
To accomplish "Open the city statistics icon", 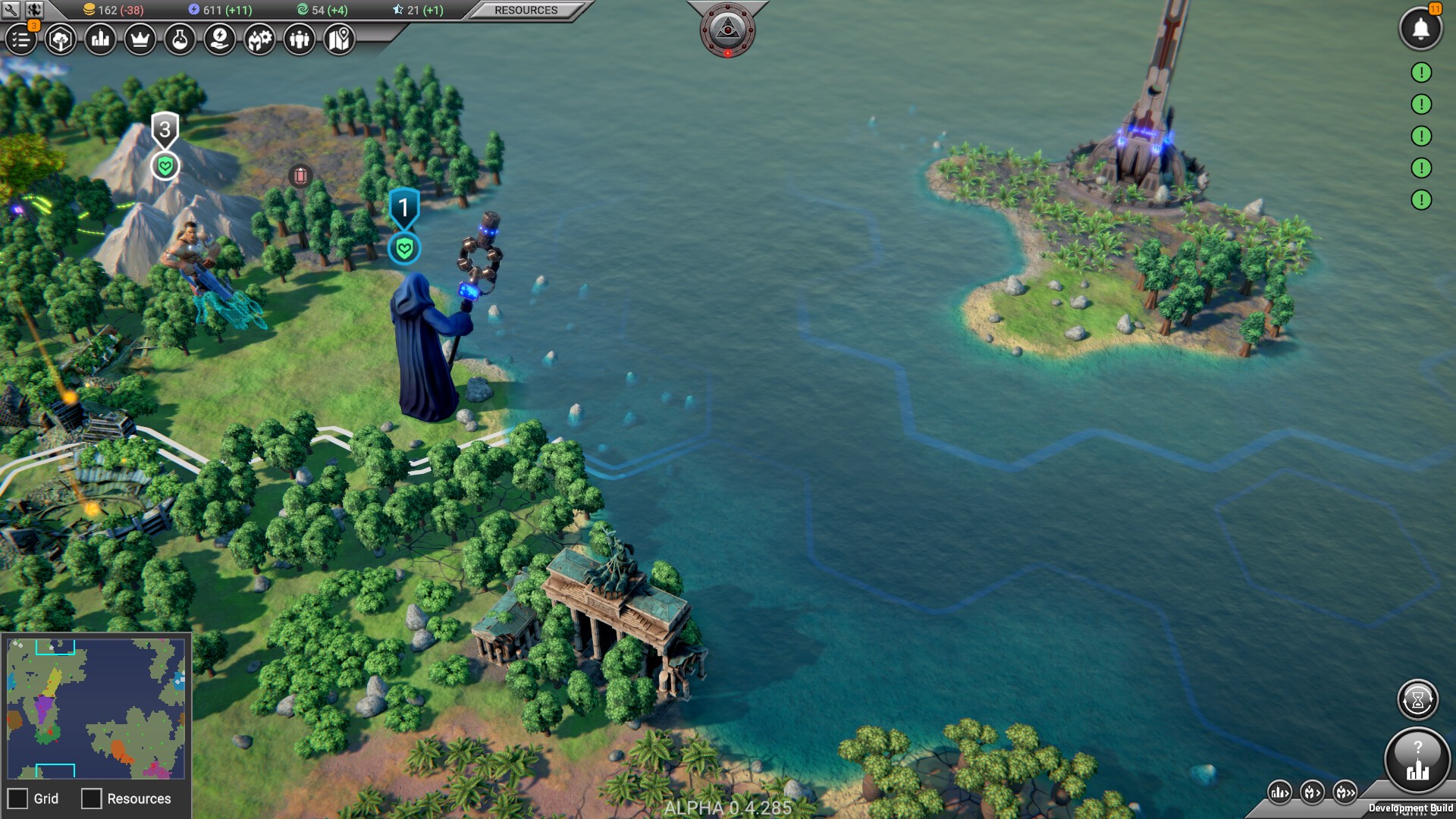I will [101, 40].
